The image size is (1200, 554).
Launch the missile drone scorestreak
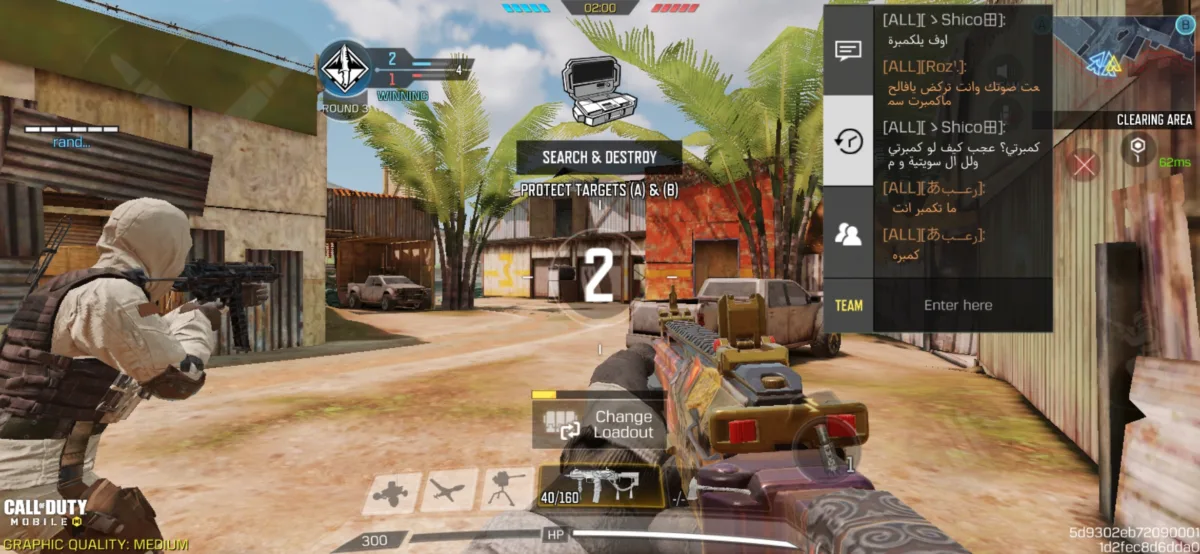[448, 491]
